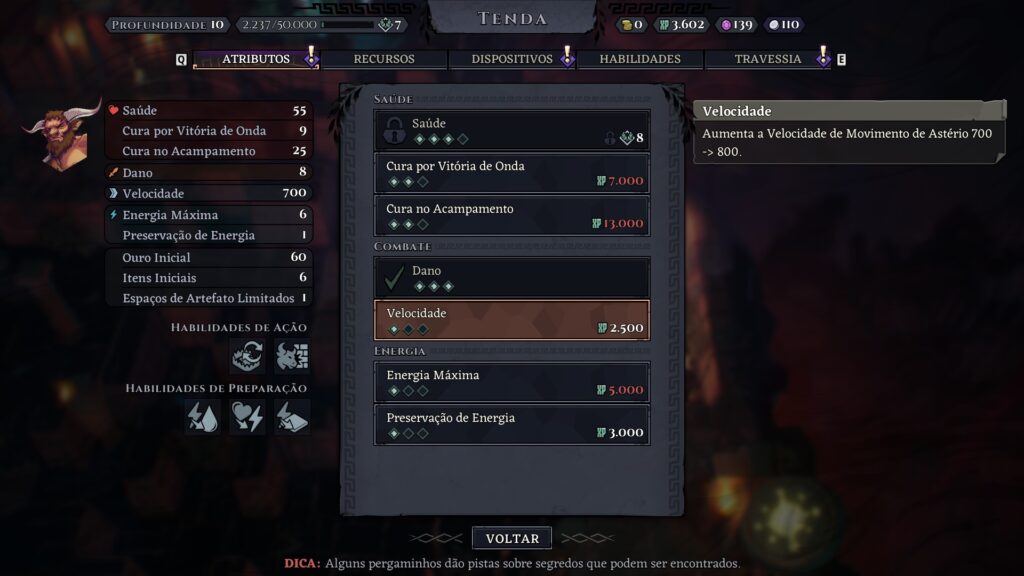This screenshot has width=1024, height=576.
Task: Select the third preparation ability icon
Action: (292, 417)
